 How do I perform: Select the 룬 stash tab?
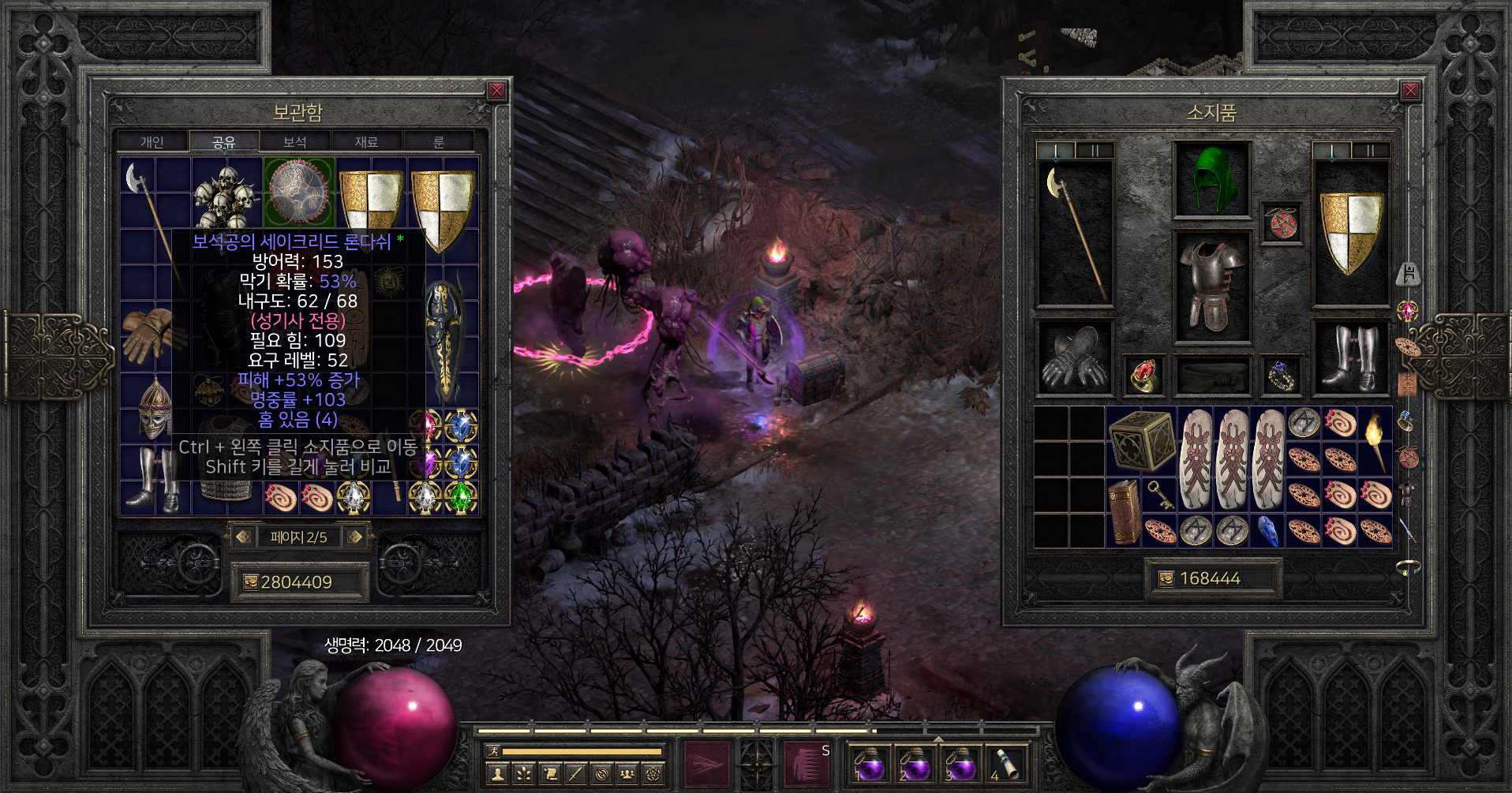(439, 142)
